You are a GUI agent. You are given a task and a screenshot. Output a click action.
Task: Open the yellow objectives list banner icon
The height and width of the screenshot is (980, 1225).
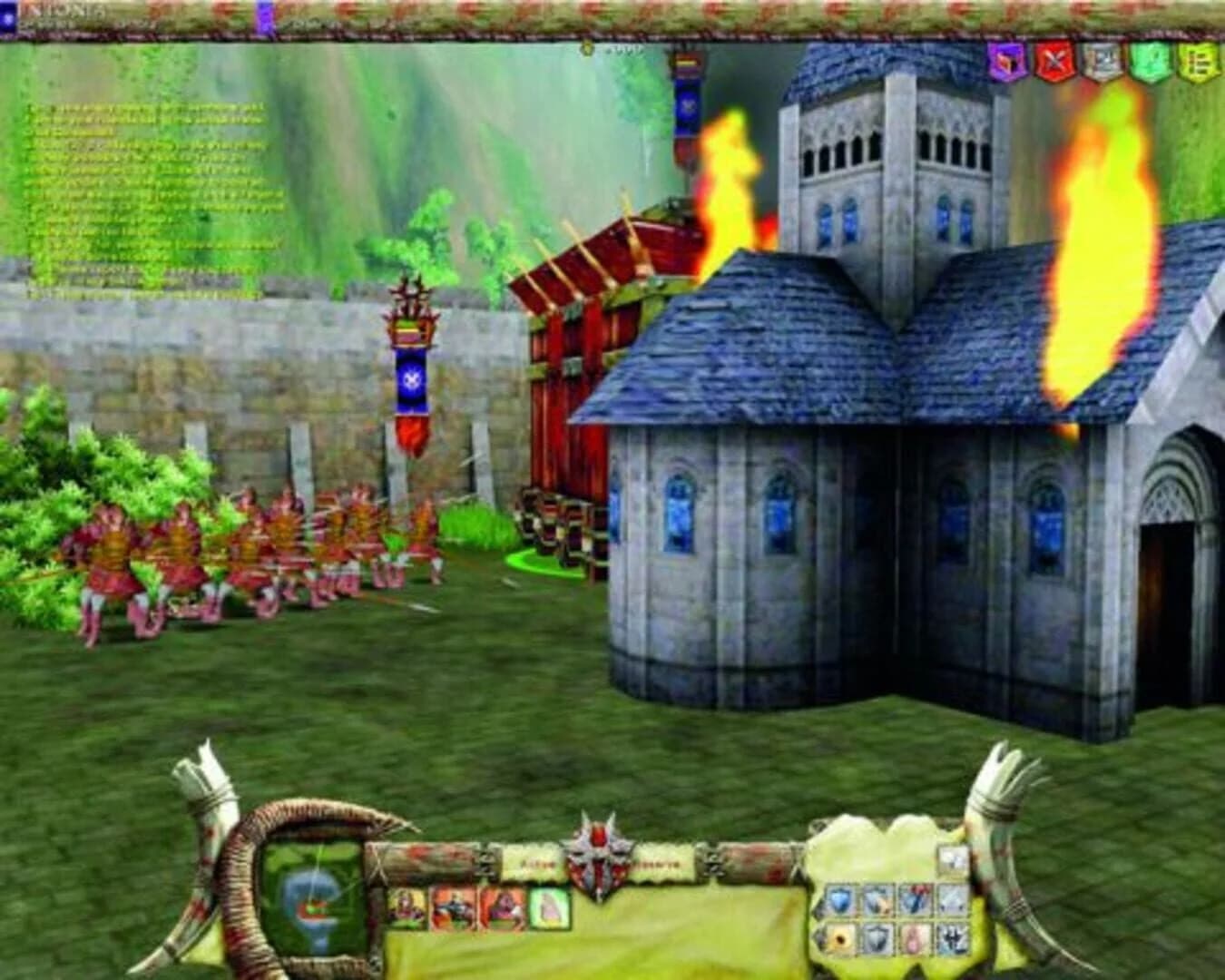tap(1198, 64)
